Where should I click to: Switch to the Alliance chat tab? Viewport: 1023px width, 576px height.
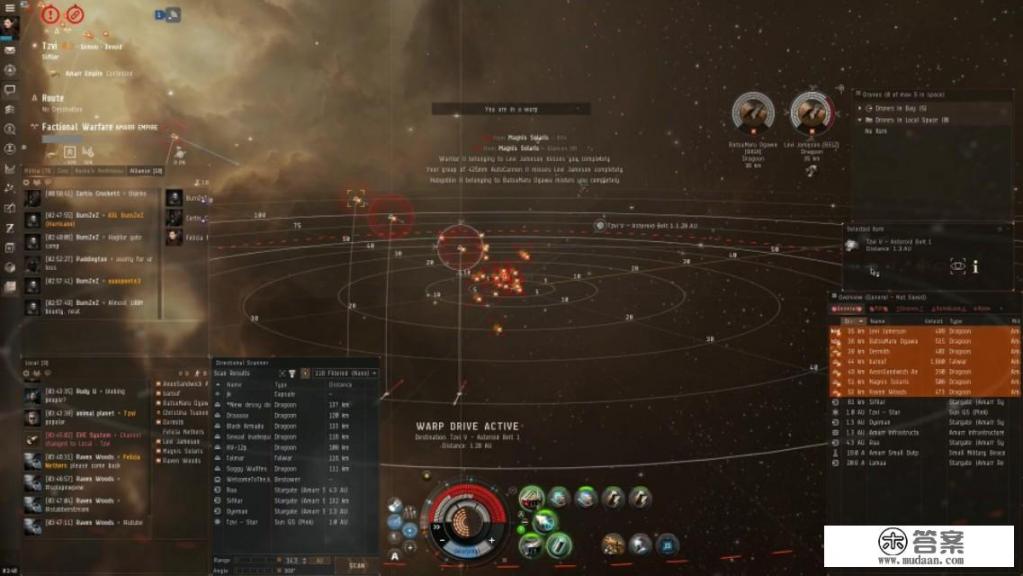pyautogui.click(x=144, y=171)
